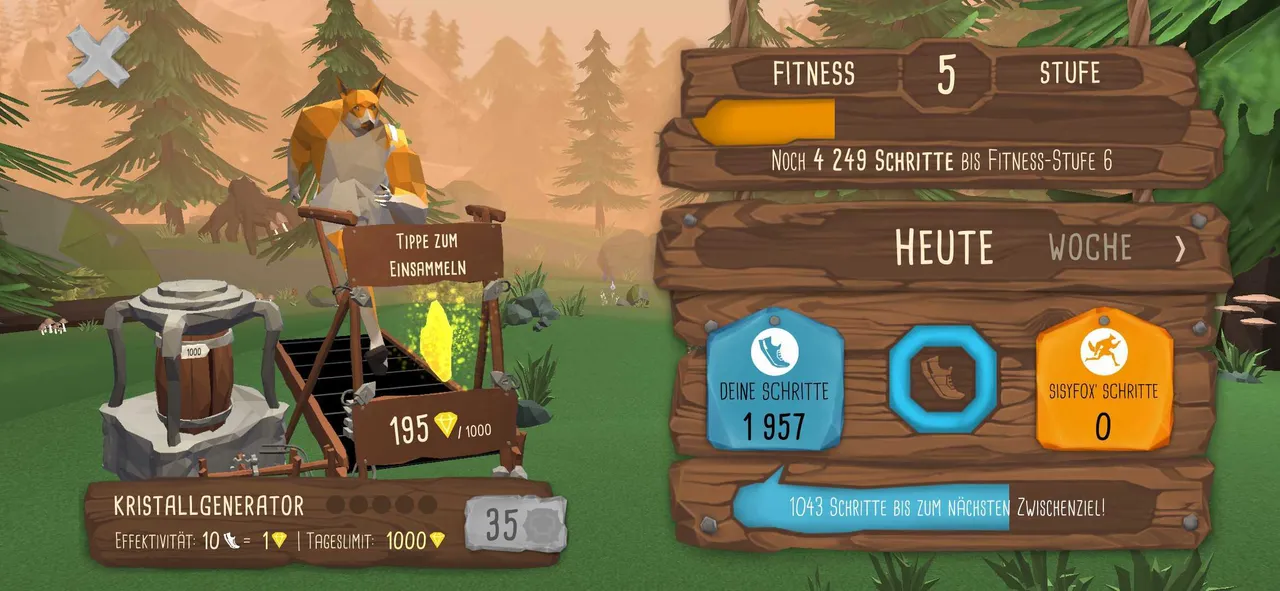The image size is (1280, 591).
Task: Switch to the Woche tab
Action: 1090,248
